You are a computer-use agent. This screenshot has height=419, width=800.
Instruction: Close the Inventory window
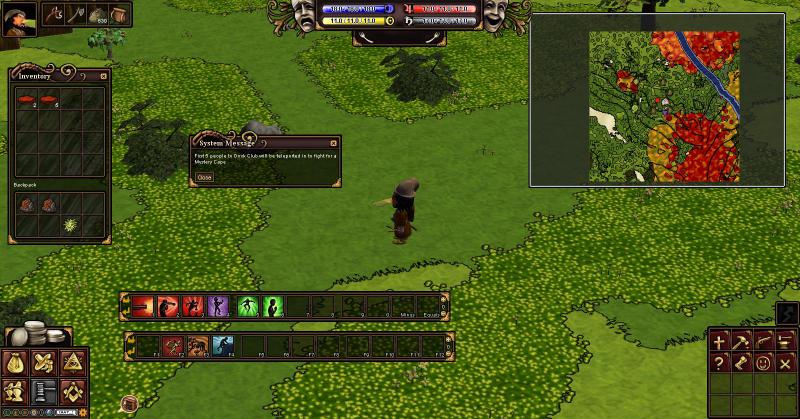[103, 75]
